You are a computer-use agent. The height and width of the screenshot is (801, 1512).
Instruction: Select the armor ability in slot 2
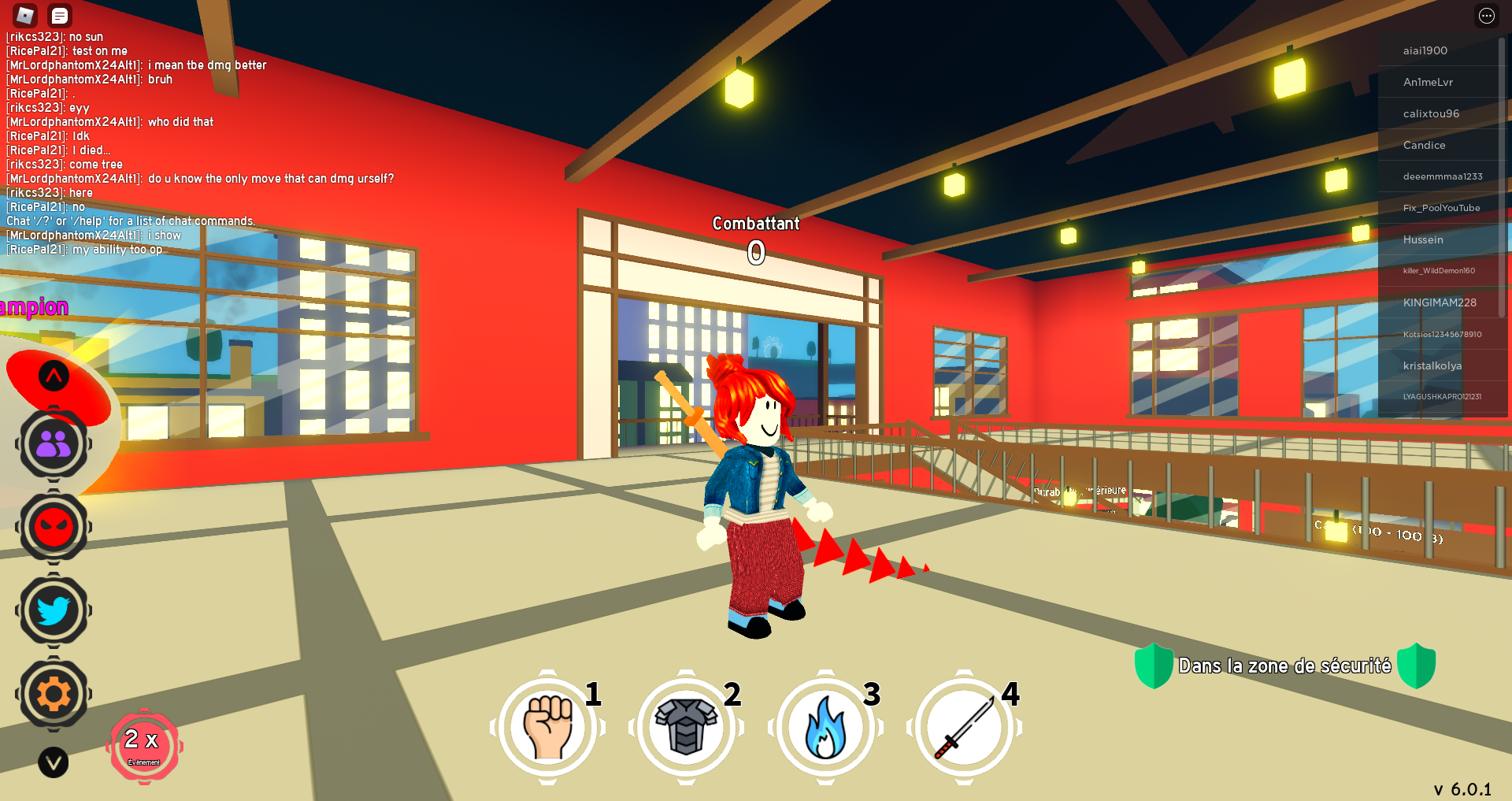687,727
